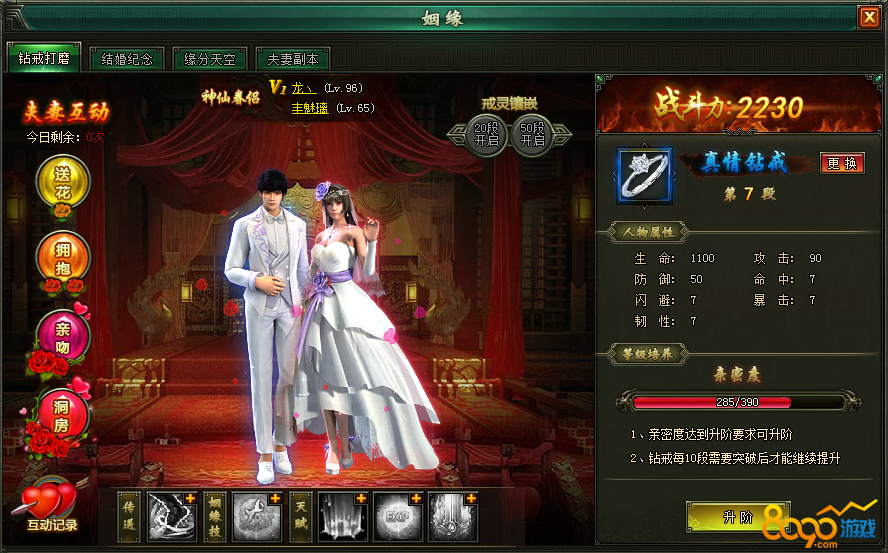Select the diamond ring icon
This screenshot has width=888, height=553.
click(x=644, y=176)
